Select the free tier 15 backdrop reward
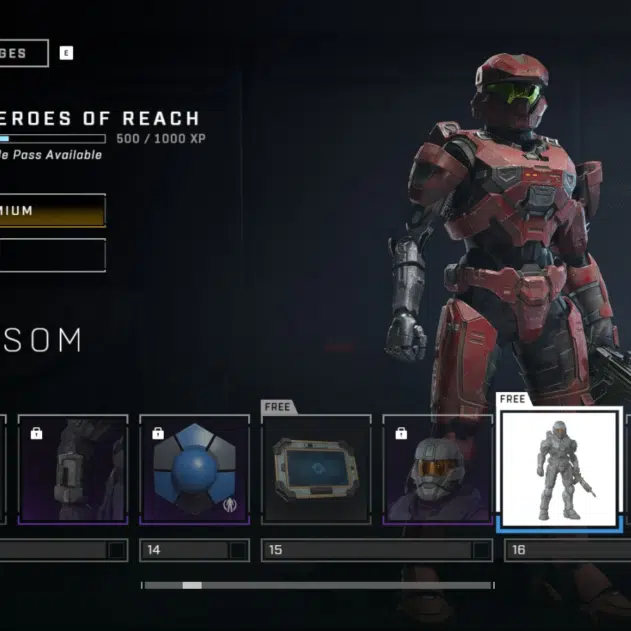 coord(316,469)
